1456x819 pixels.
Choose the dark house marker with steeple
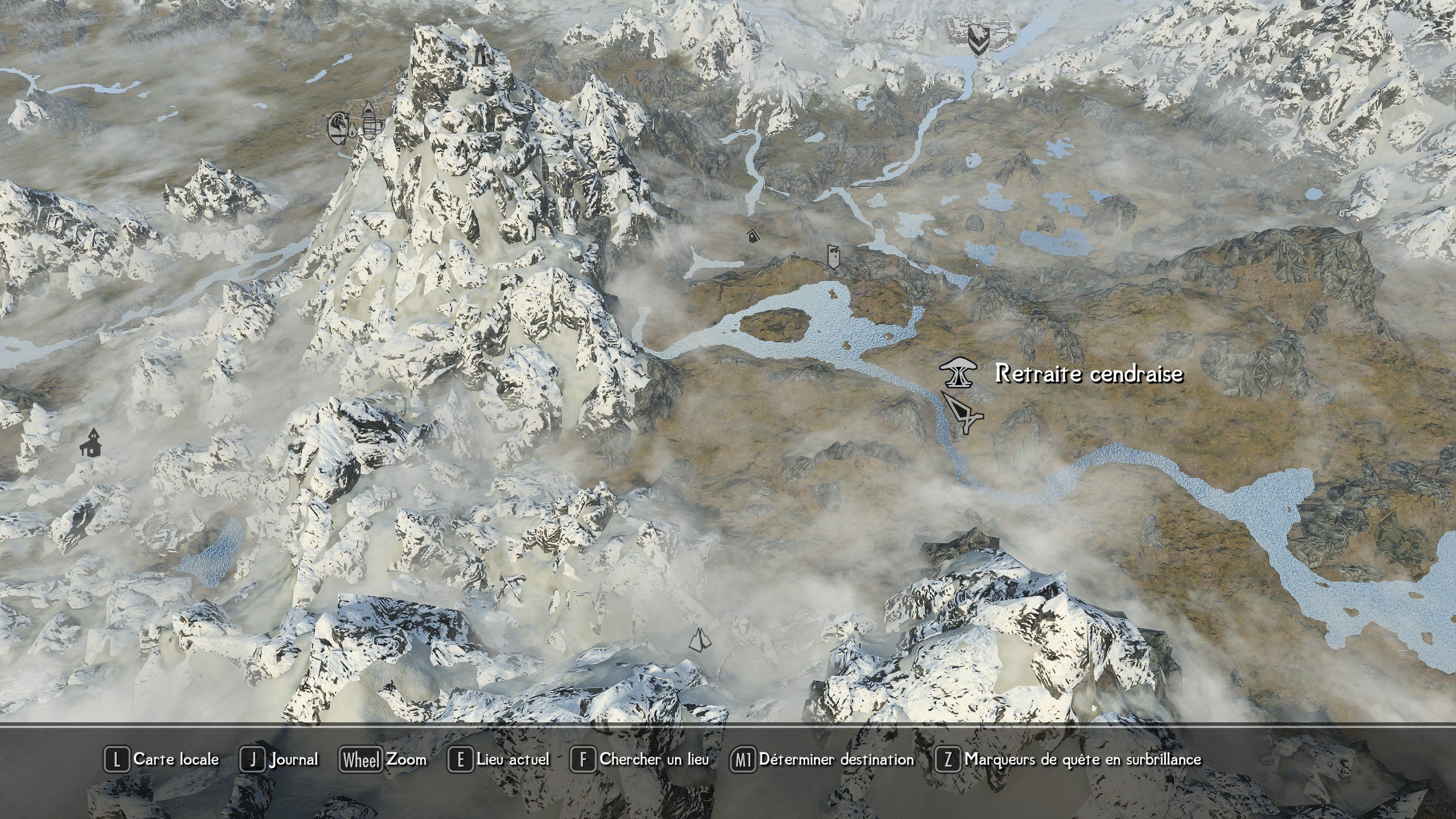tap(91, 444)
